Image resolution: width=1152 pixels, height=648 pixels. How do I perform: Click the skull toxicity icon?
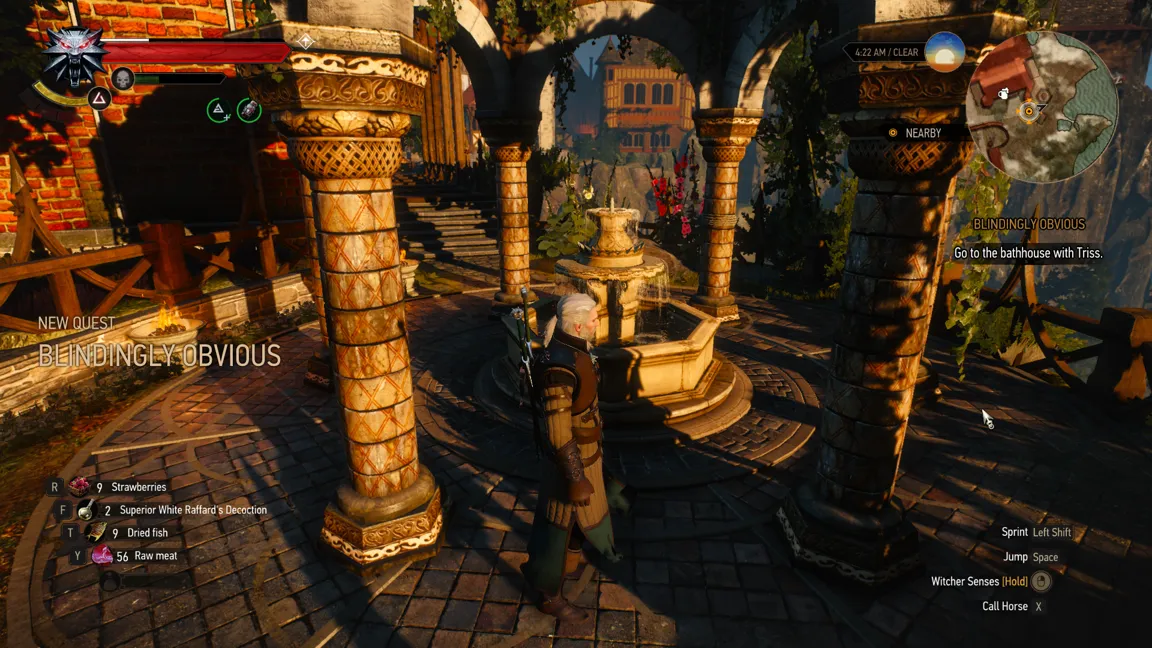click(123, 79)
